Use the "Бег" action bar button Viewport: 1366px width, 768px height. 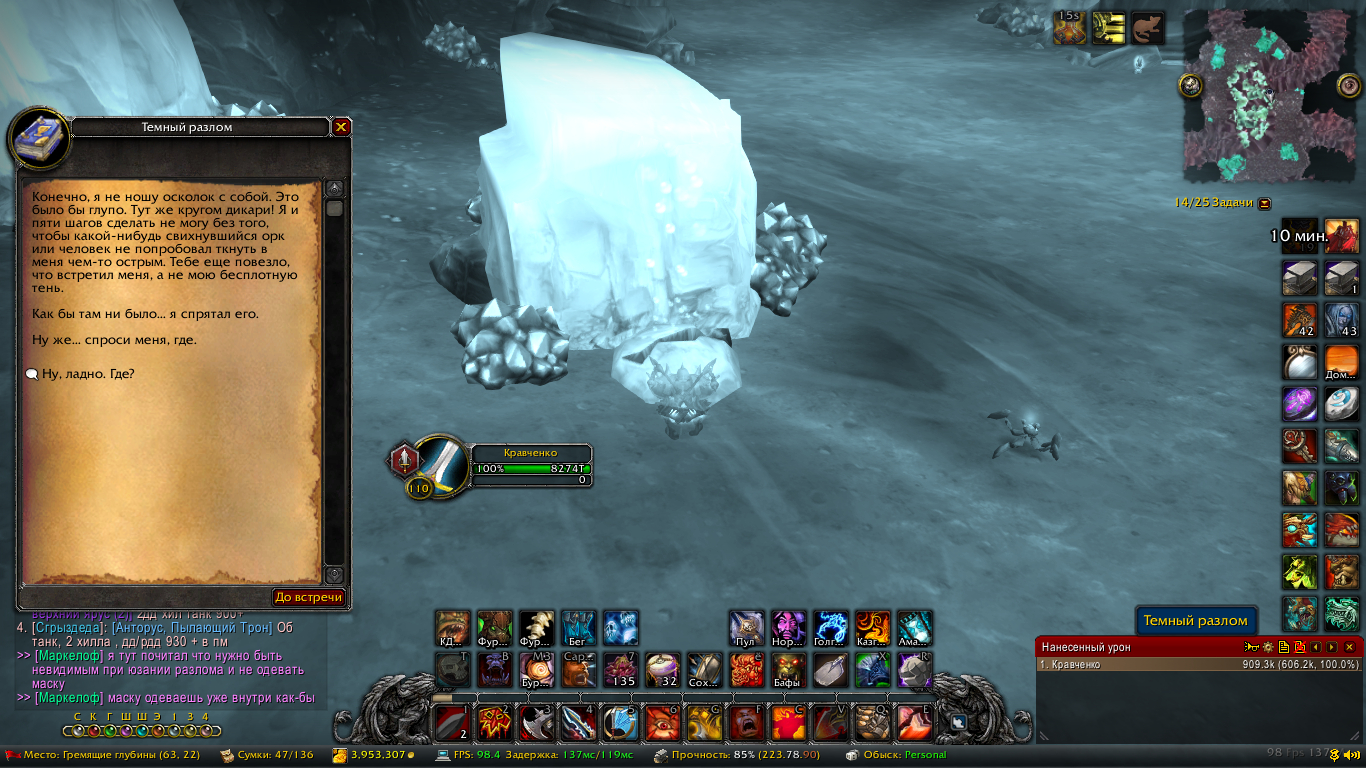[x=578, y=628]
